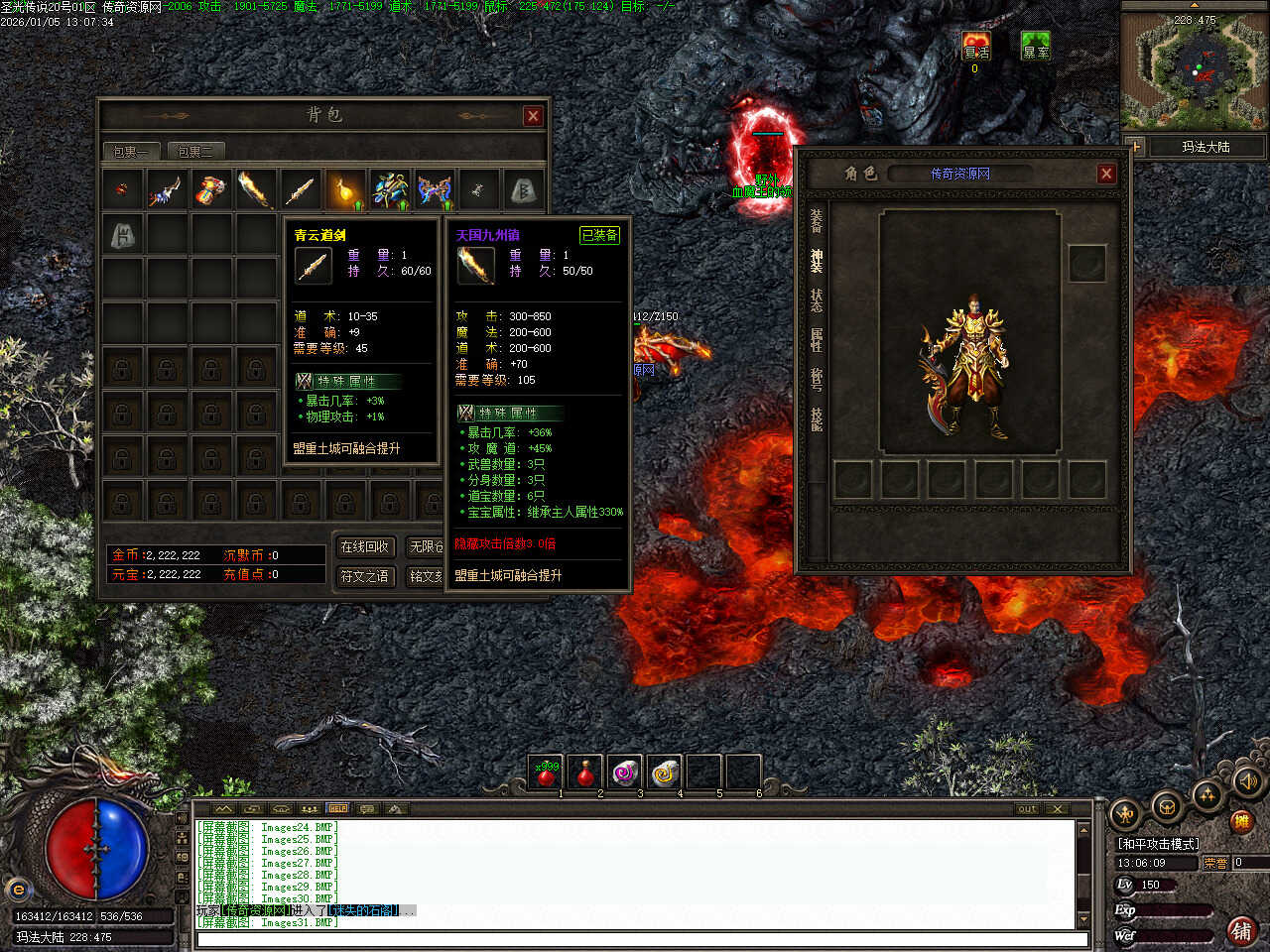This screenshot has width=1270, height=952.
Task: Open the minimap of 玛法大陆
Action: (1195, 67)
